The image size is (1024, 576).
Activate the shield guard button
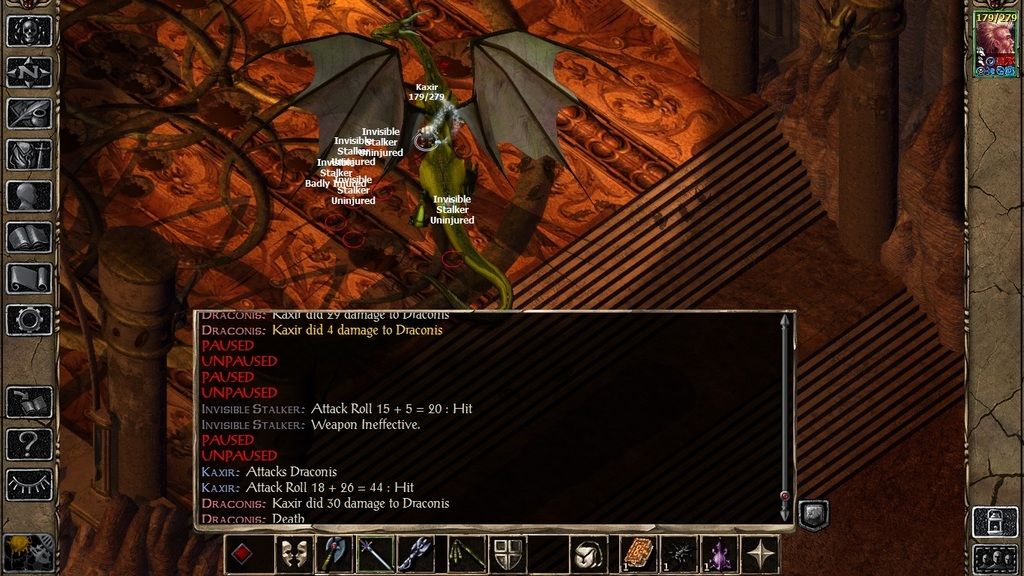pyautogui.click(x=507, y=554)
